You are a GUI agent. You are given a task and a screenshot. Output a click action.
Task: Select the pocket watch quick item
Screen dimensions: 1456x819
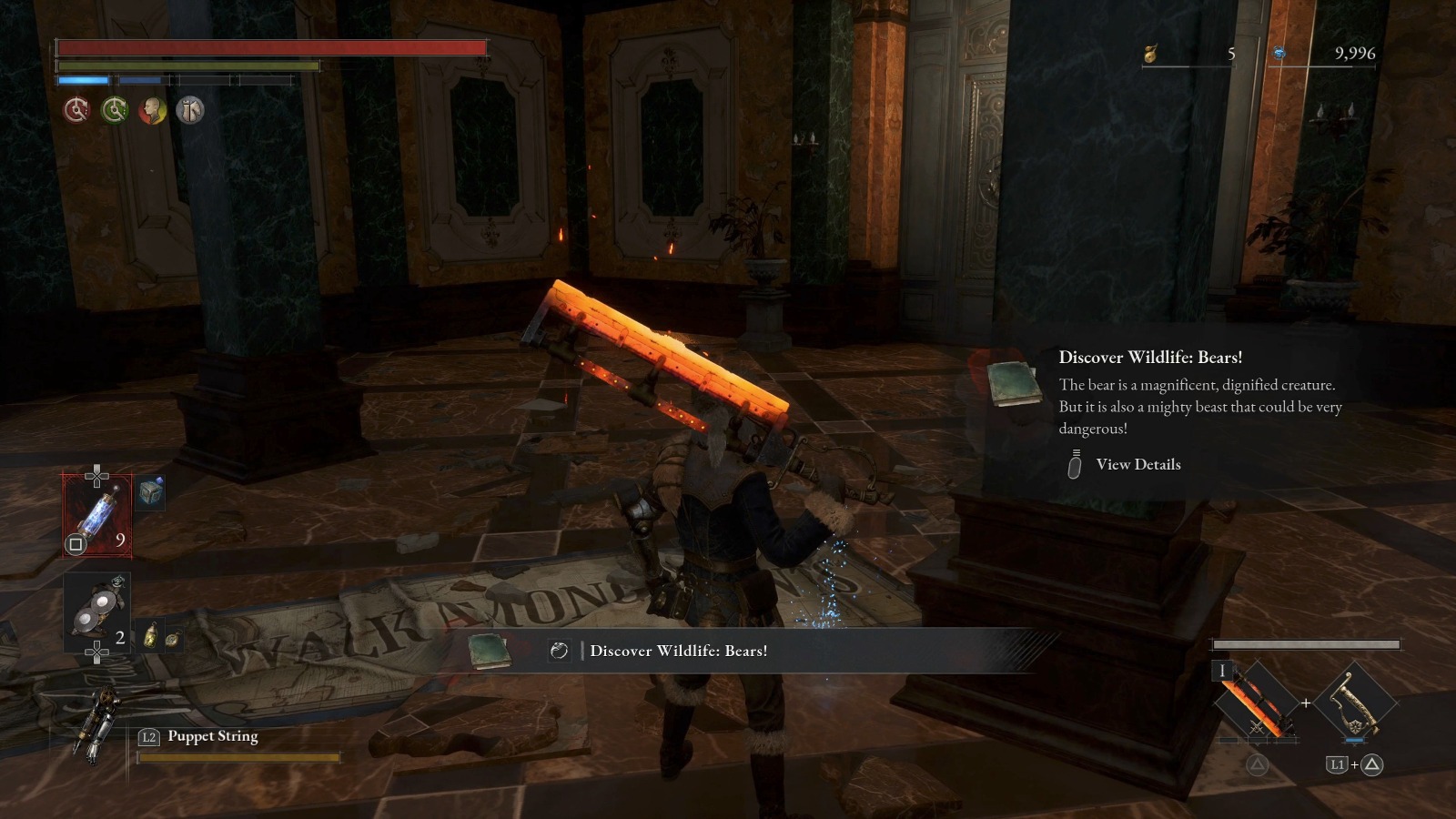171,639
